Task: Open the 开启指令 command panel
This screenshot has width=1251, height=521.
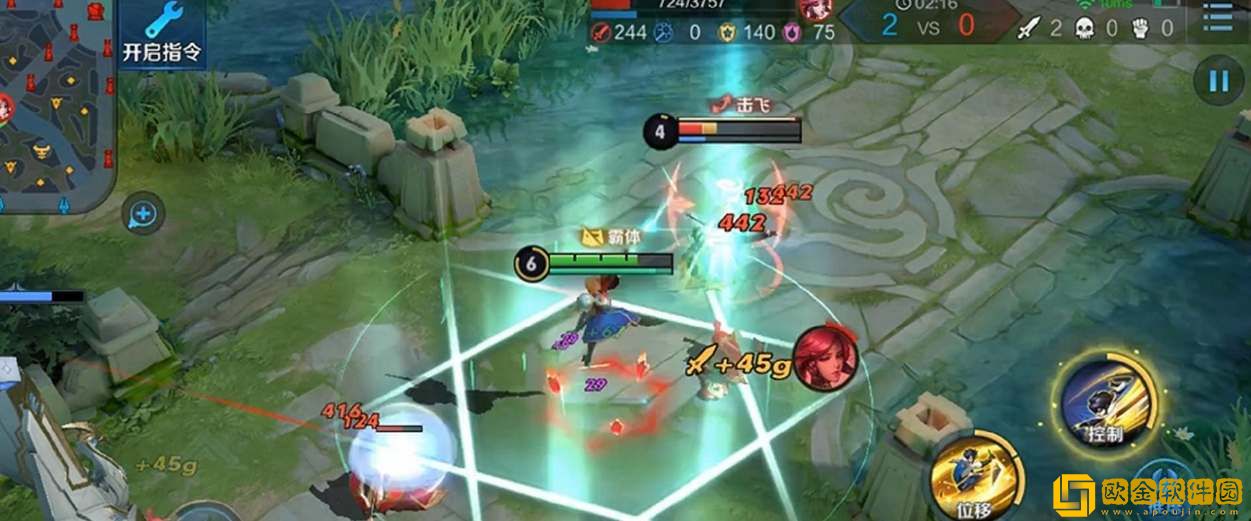Action: (x=162, y=33)
